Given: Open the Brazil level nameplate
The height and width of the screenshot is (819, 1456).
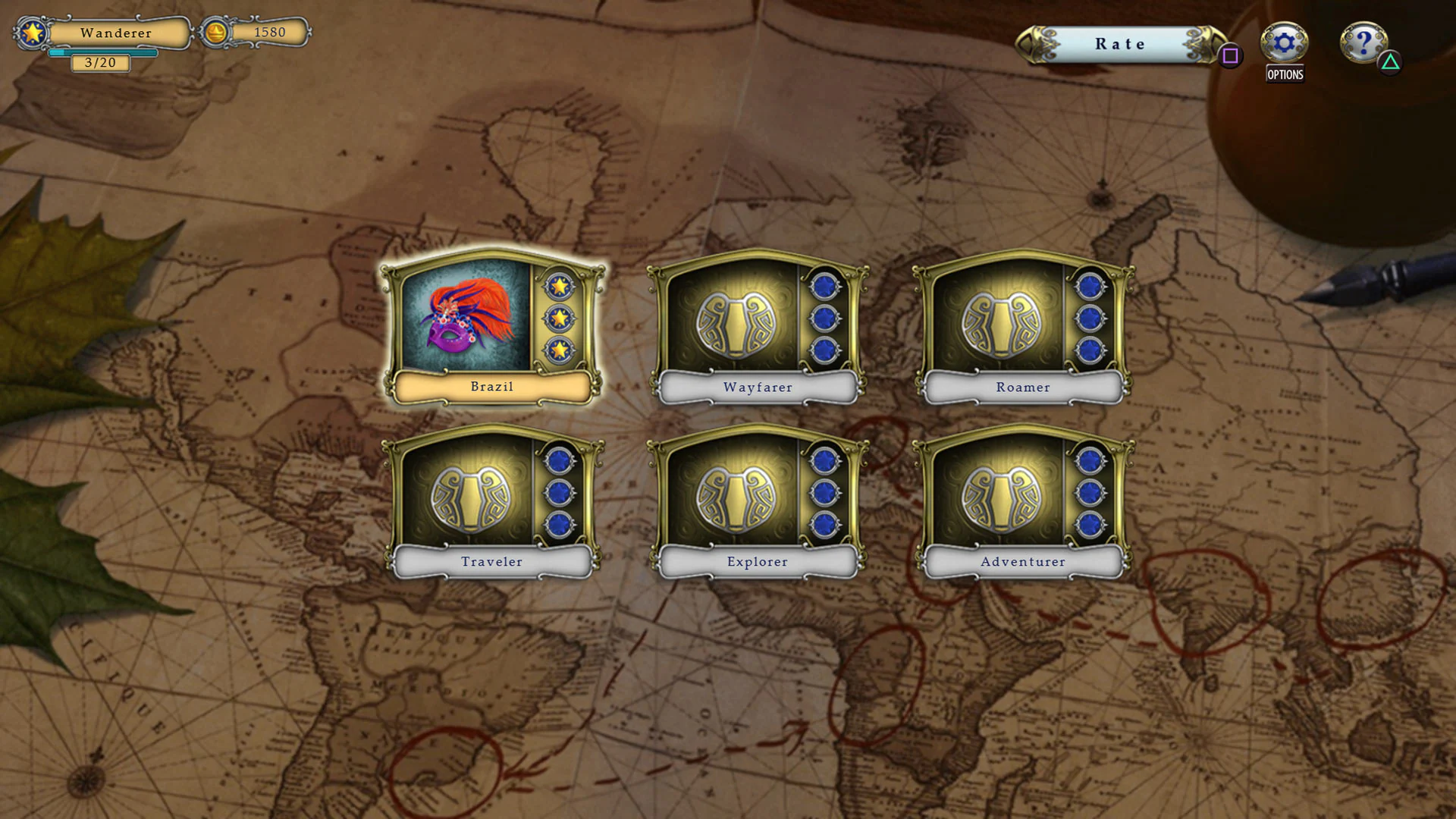Looking at the screenshot, I should tap(491, 387).
